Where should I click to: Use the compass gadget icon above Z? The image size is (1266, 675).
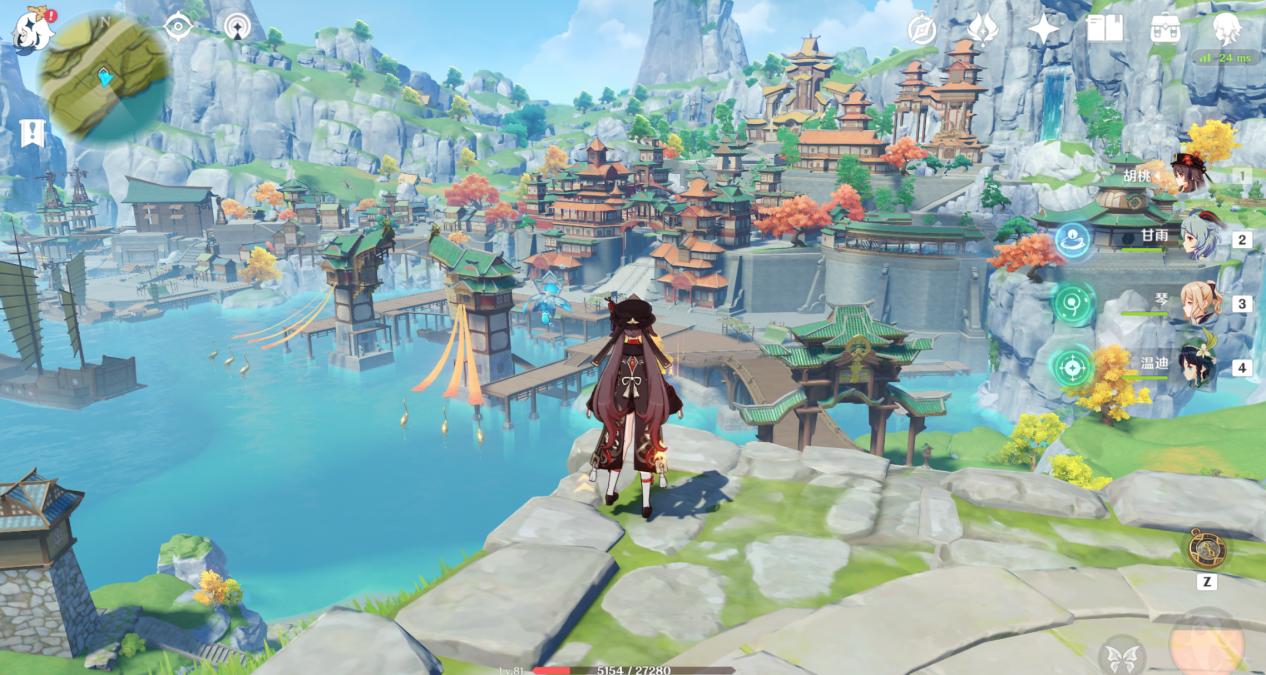pos(1205,548)
